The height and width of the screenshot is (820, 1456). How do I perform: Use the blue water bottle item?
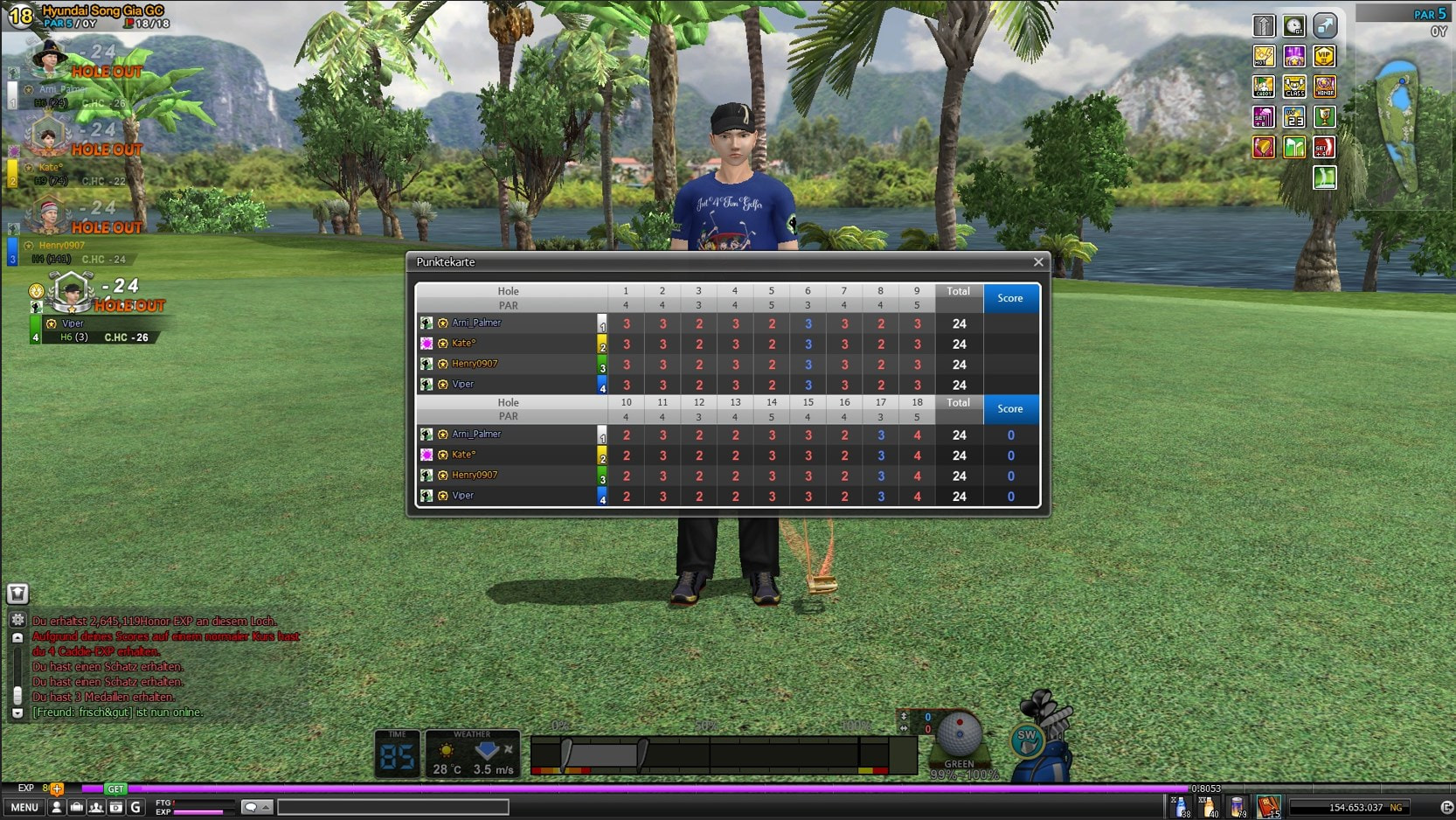point(1180,807)
